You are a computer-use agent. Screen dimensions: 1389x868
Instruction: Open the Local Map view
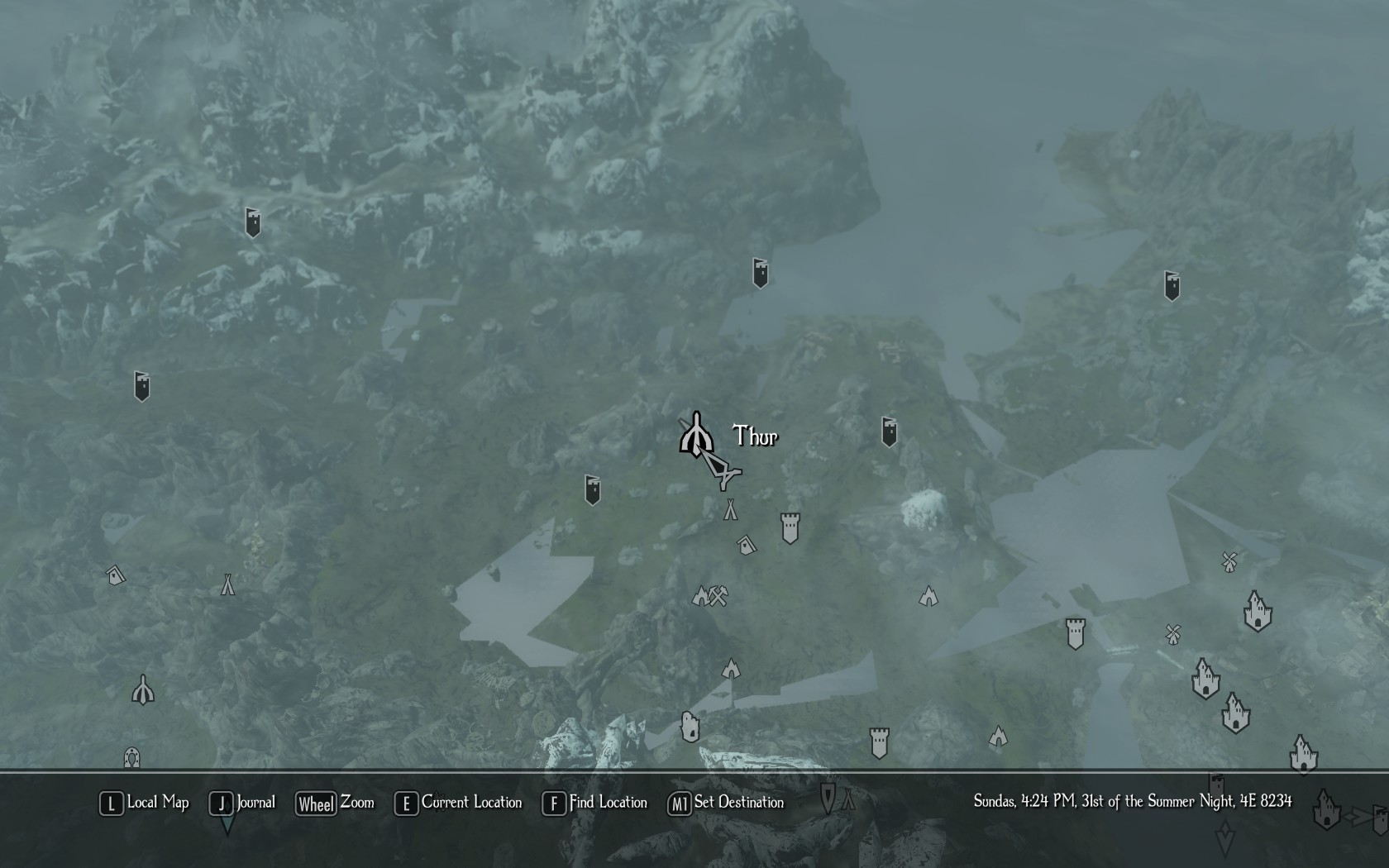point(145,803)
